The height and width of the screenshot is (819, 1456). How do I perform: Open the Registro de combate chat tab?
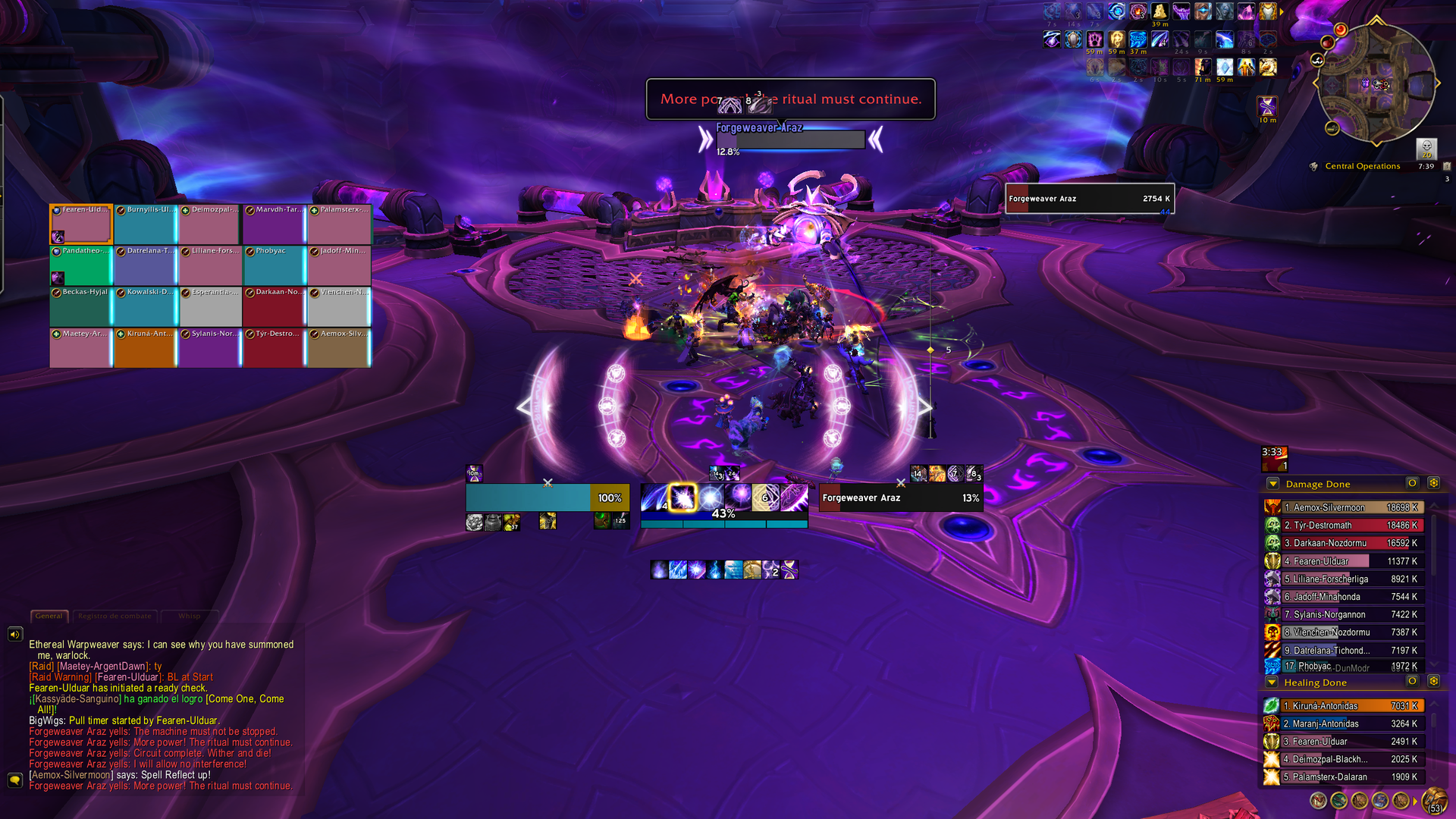(115, 616)
